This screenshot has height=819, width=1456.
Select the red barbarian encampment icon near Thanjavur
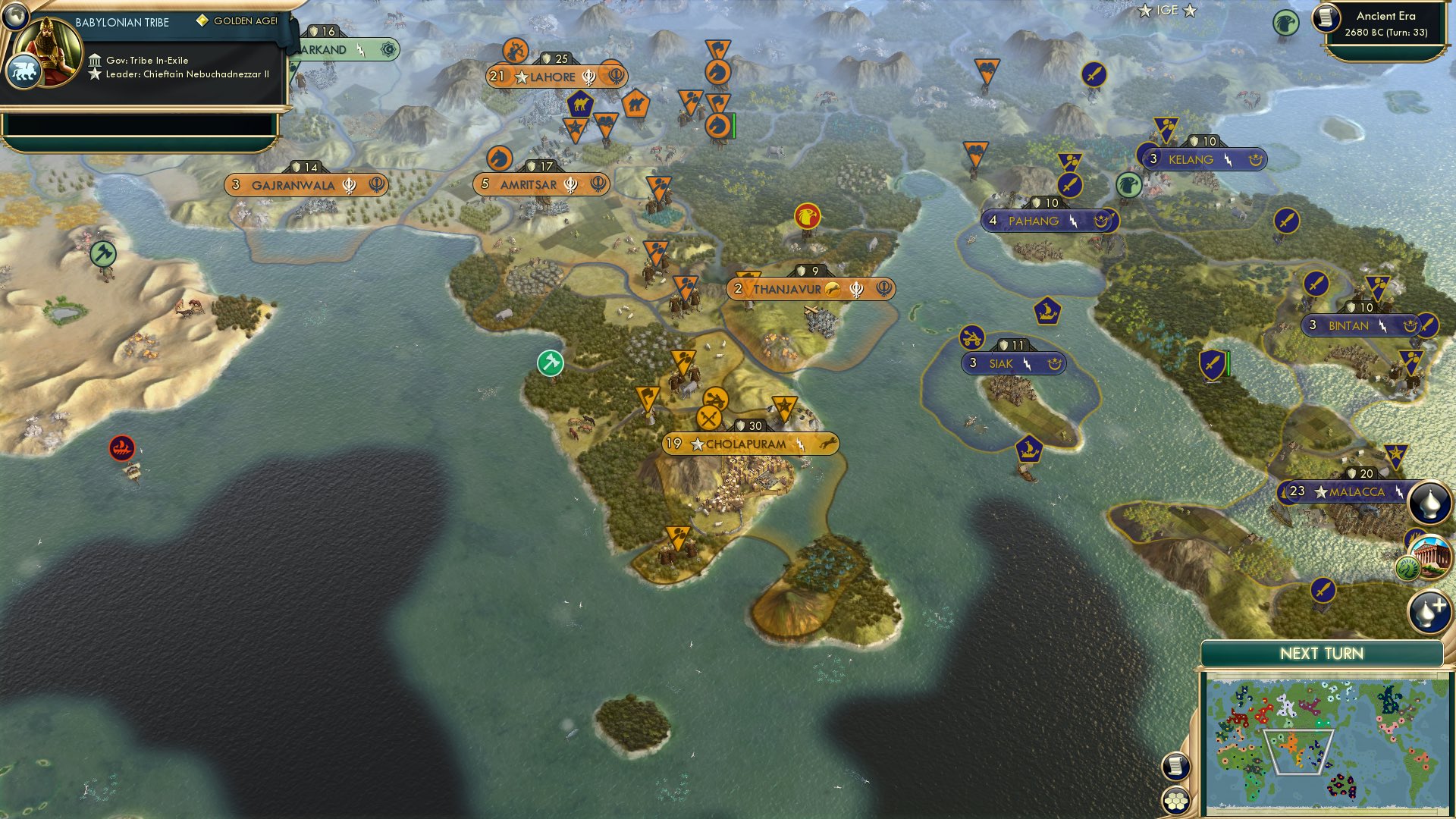pos(806,217)
